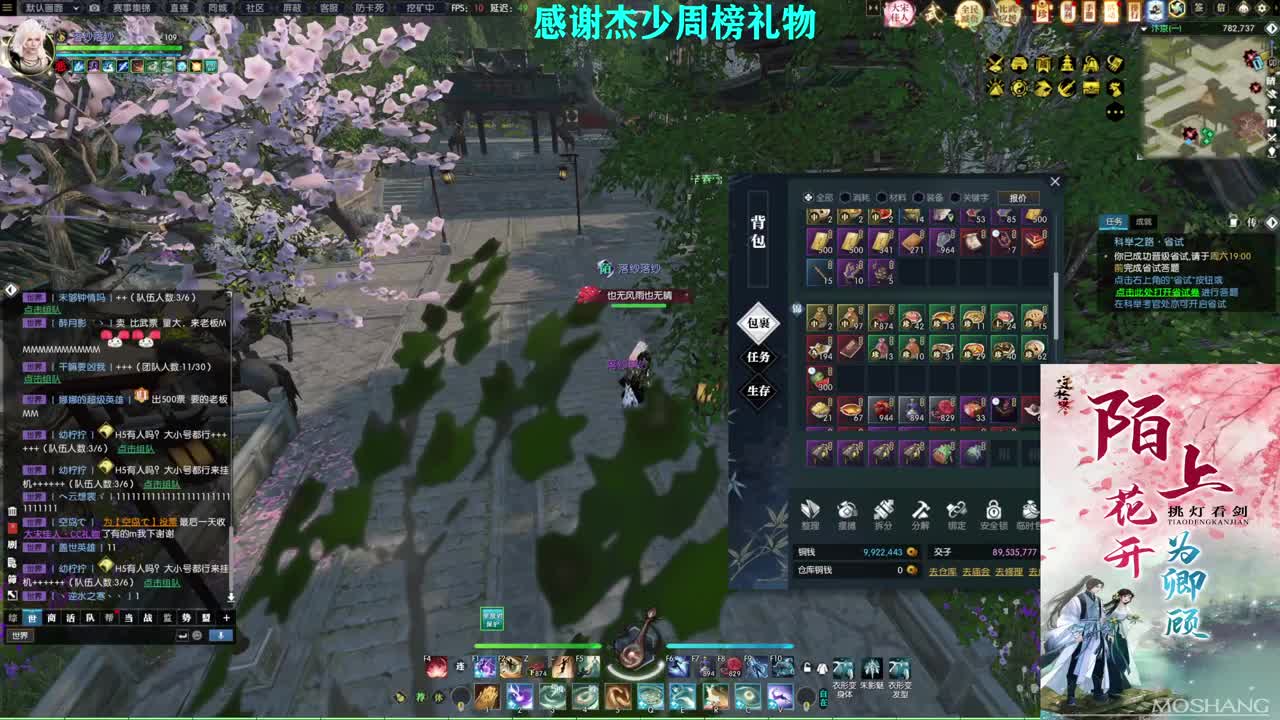1280x720 pixels.
Task: Click the 绑定 bind icon in the bag
Action: (x=957, y=510)
